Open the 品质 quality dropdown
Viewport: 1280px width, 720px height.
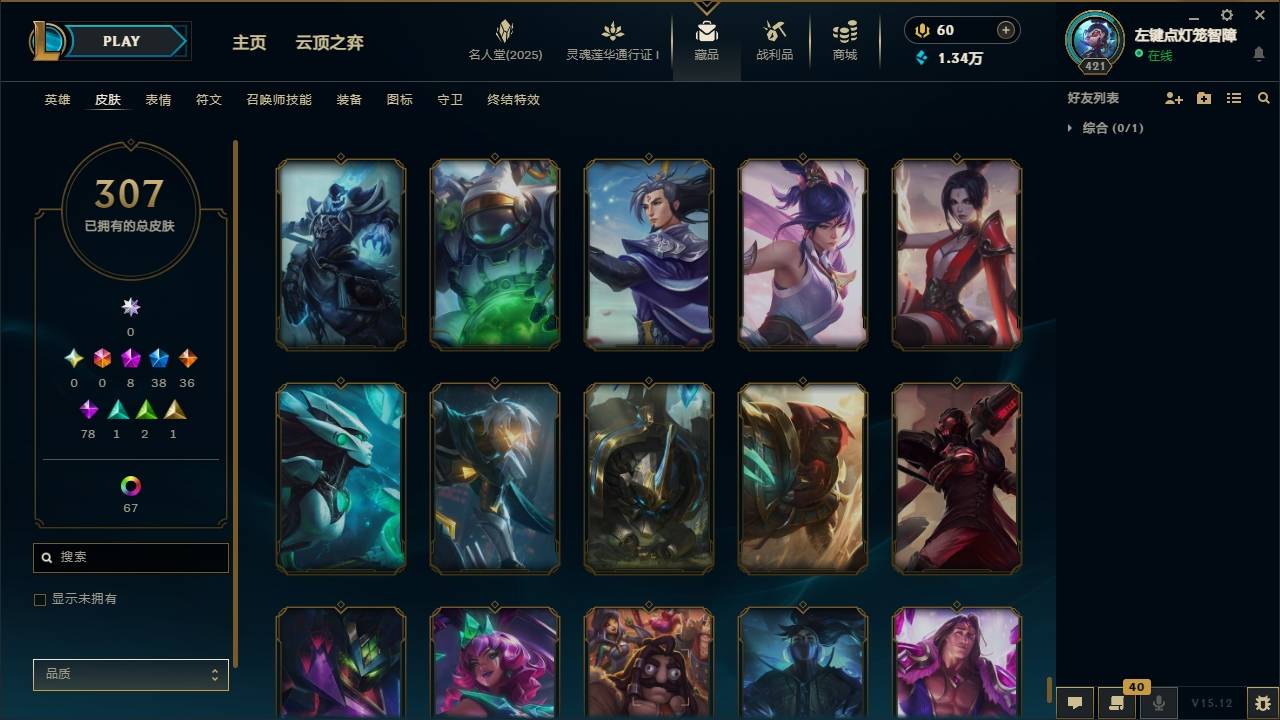(x=130, y=674)
